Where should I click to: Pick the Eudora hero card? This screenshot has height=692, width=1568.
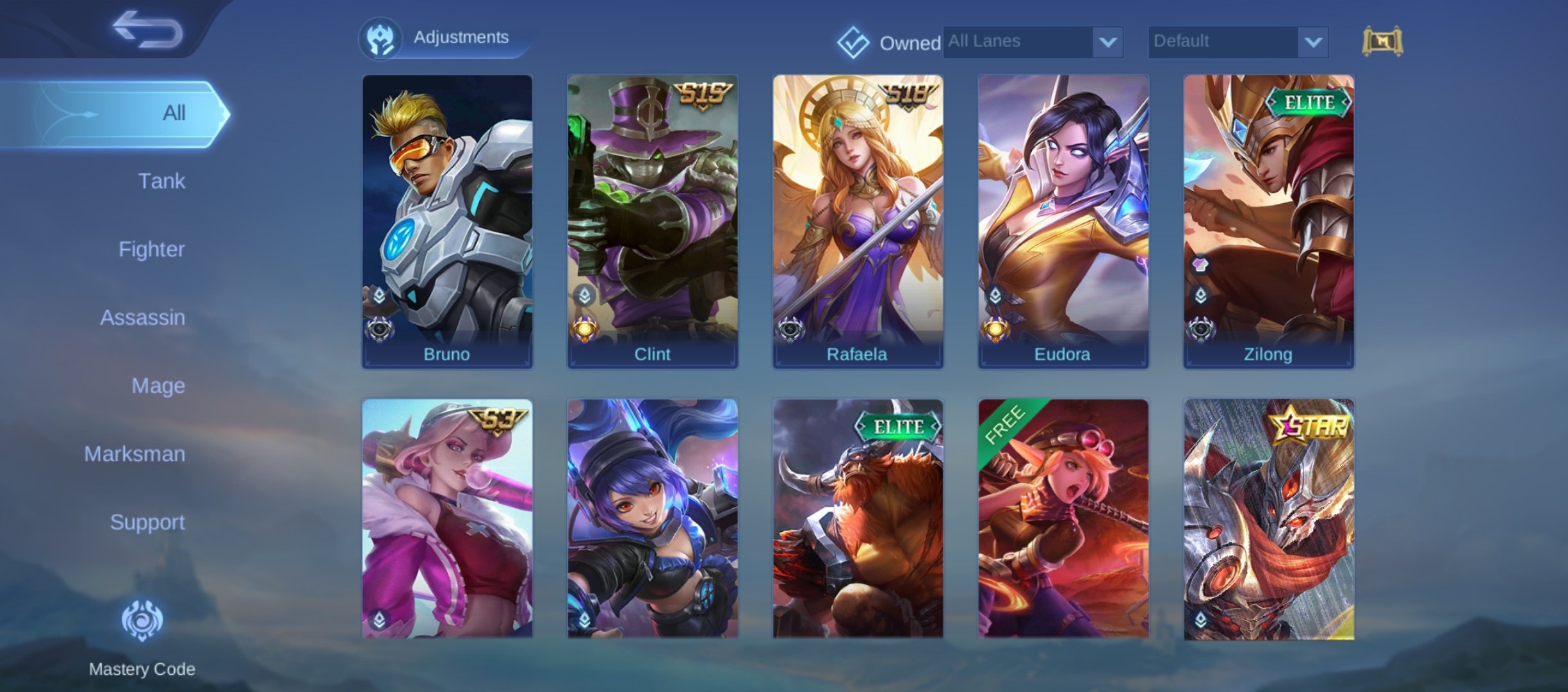[1063, 221]
